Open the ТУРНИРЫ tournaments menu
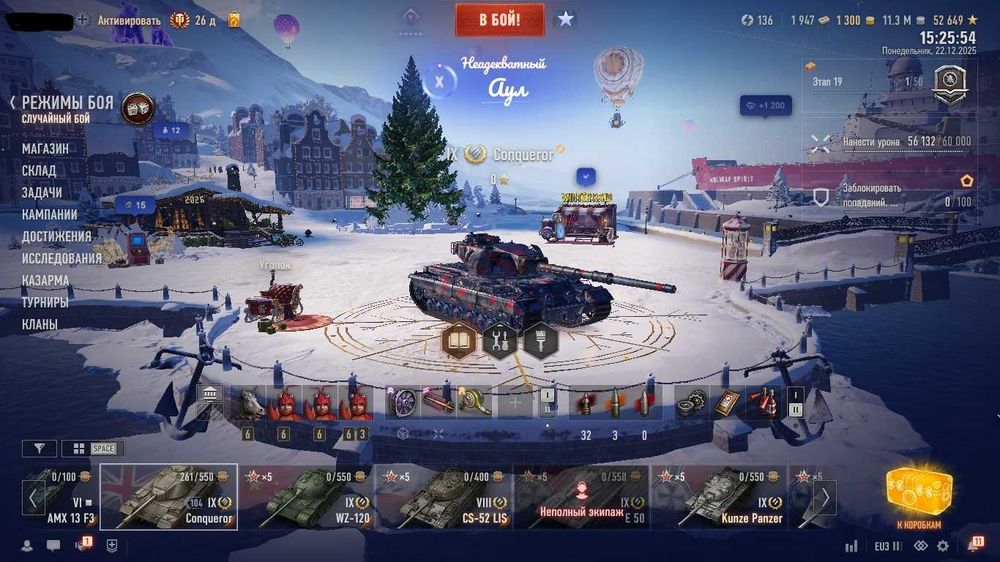The width and height of the screenshot is (1000, 562). [46, 302]
